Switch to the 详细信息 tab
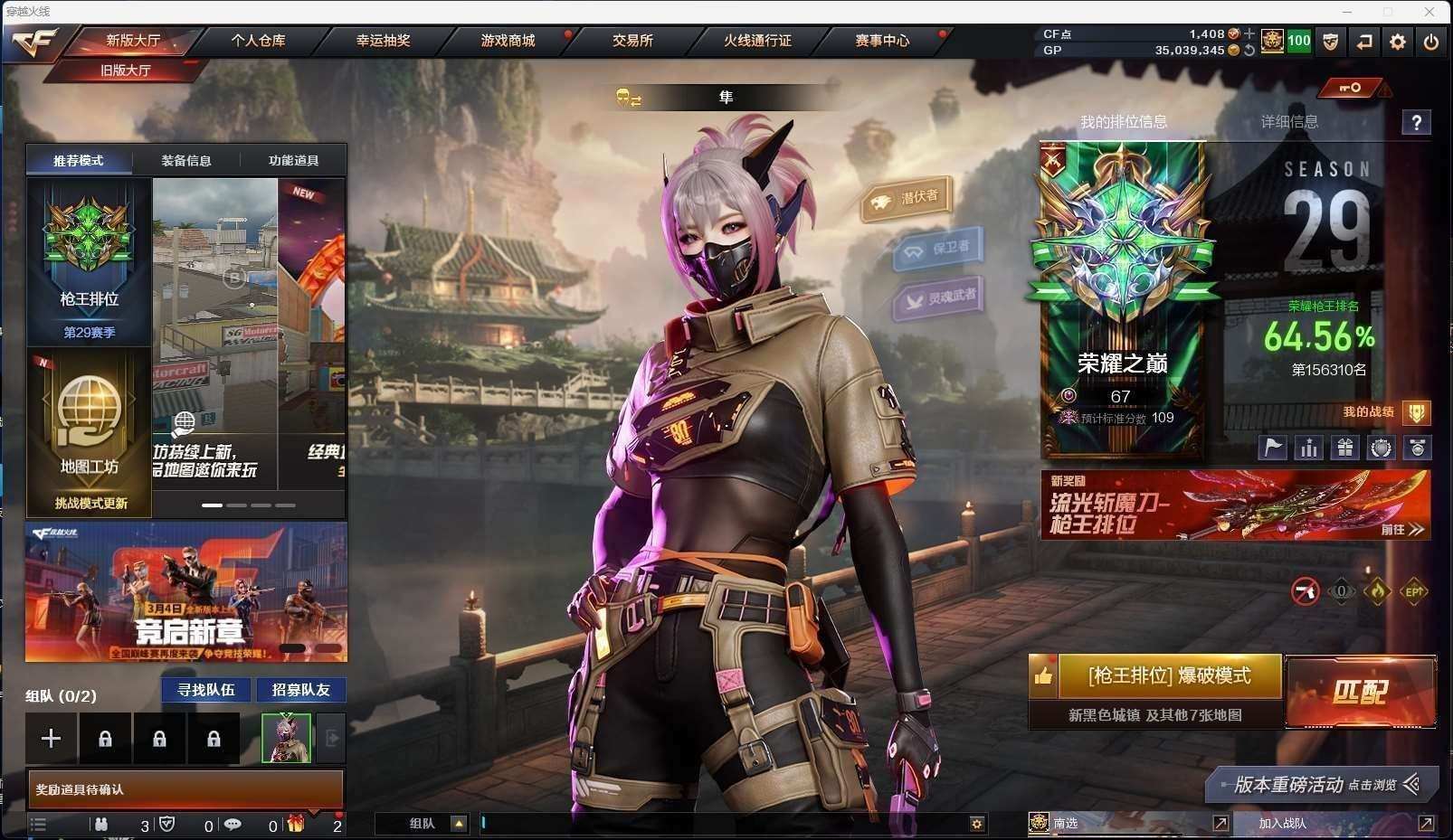The image size is (1453, 840). click(1289, 122)
